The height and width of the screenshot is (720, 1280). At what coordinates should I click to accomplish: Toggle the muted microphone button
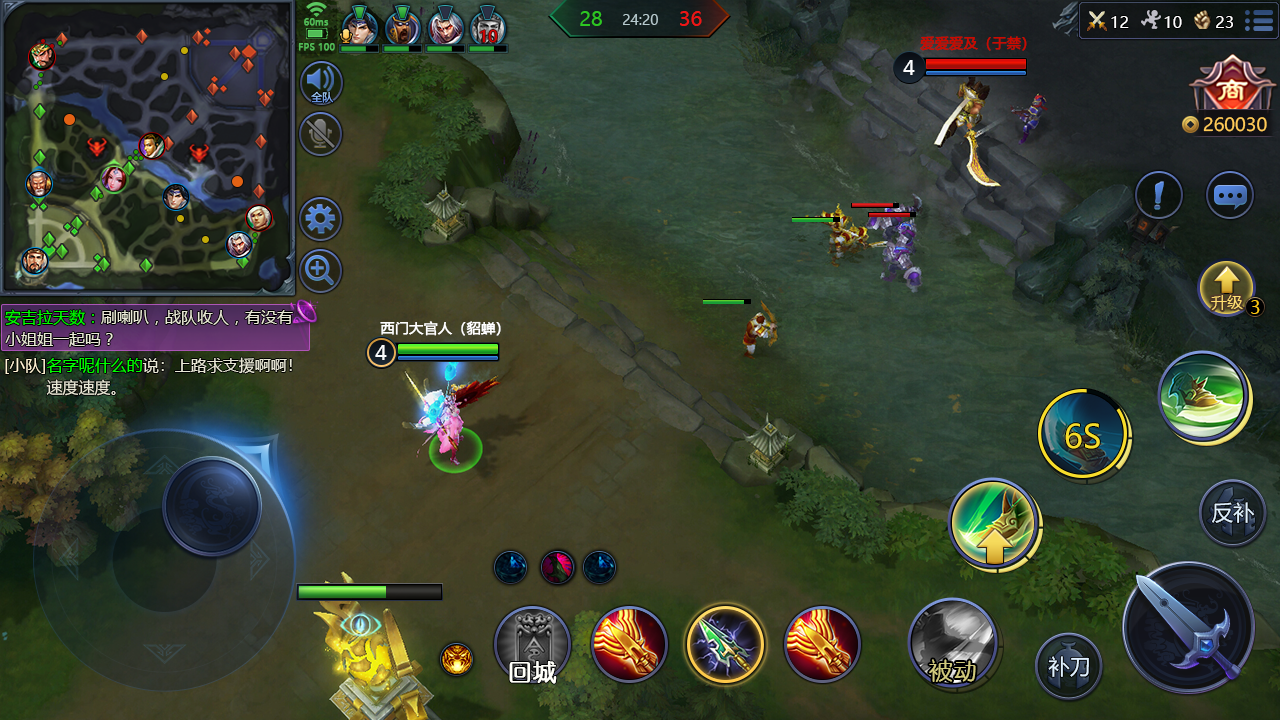[321, 134]
